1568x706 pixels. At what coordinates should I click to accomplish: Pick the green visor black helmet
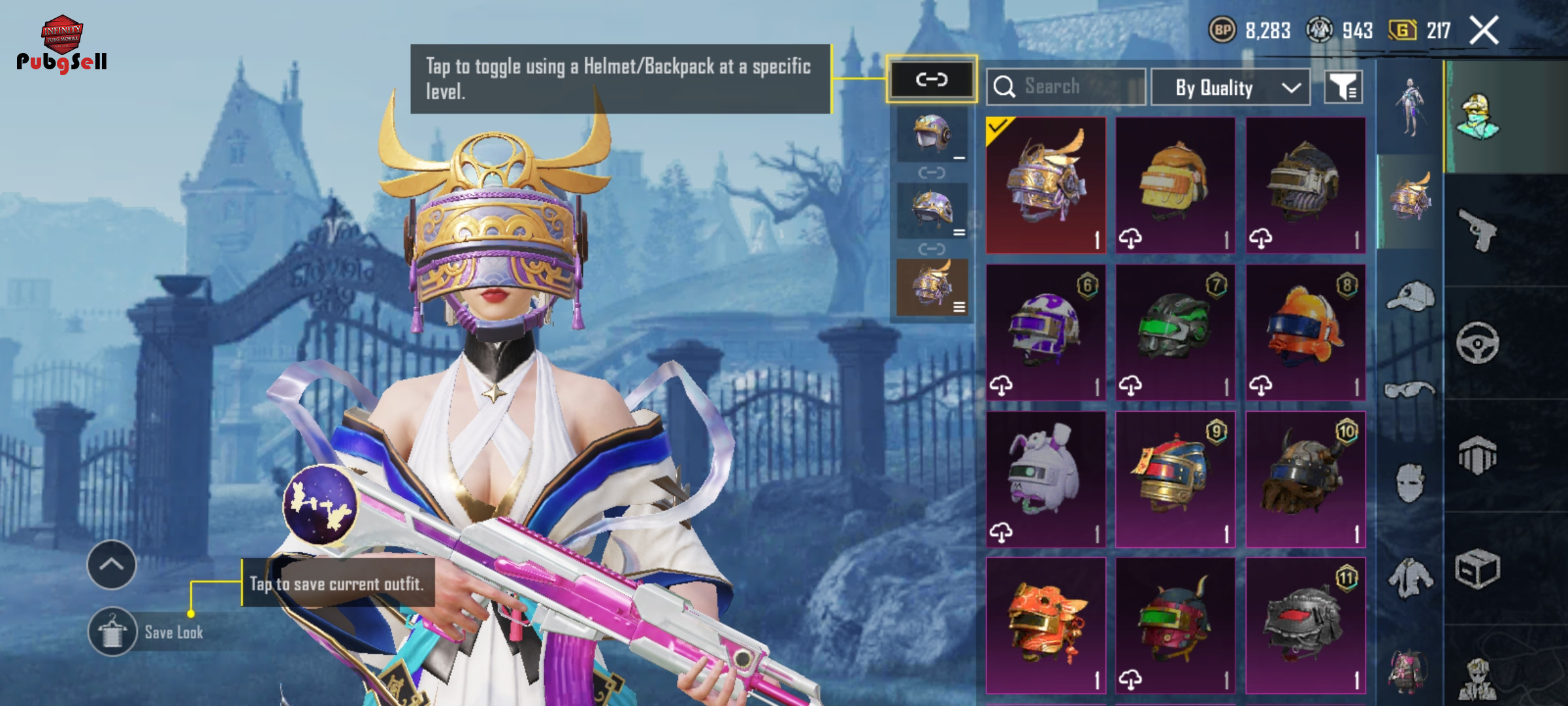pos(1175,332)
